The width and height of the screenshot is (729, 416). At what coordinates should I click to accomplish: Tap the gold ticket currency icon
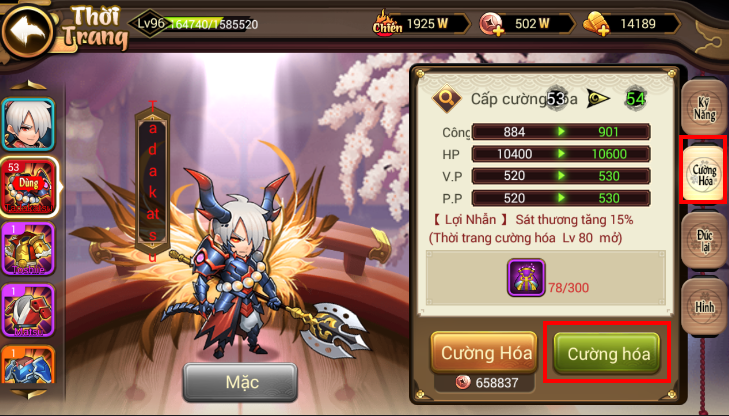[x=597, y=23]
